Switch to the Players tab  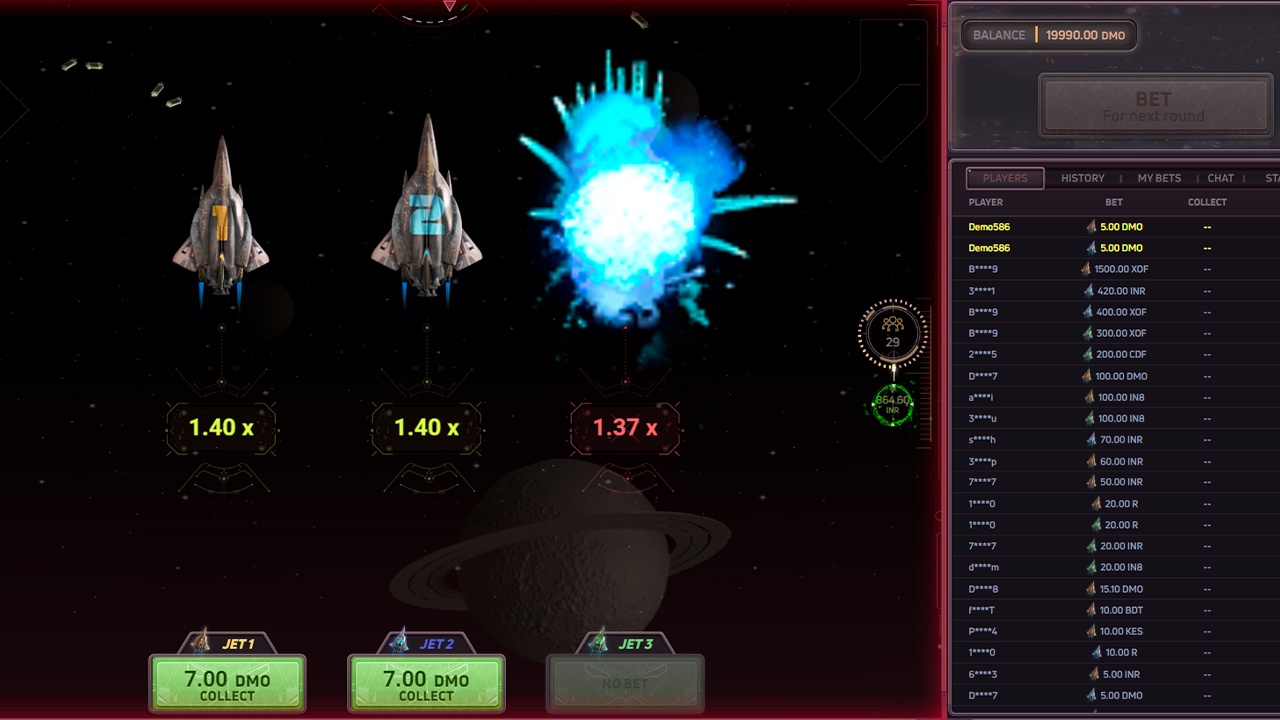click(1005, 178)
